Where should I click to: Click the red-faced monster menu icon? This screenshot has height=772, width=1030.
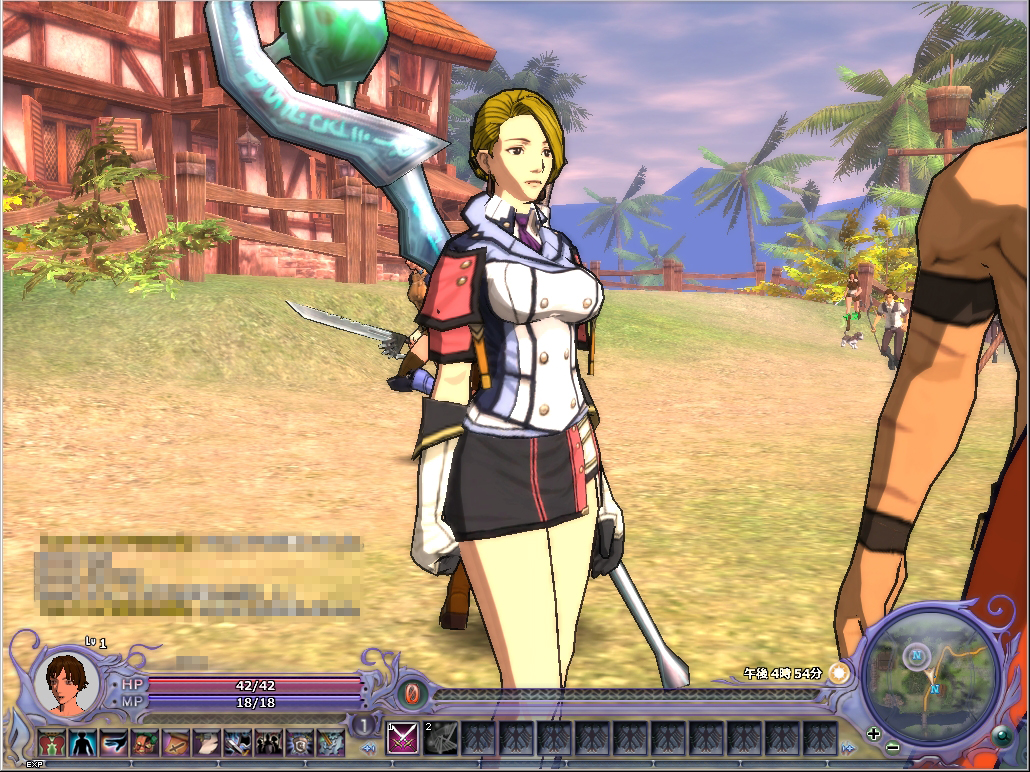(145, 743)
